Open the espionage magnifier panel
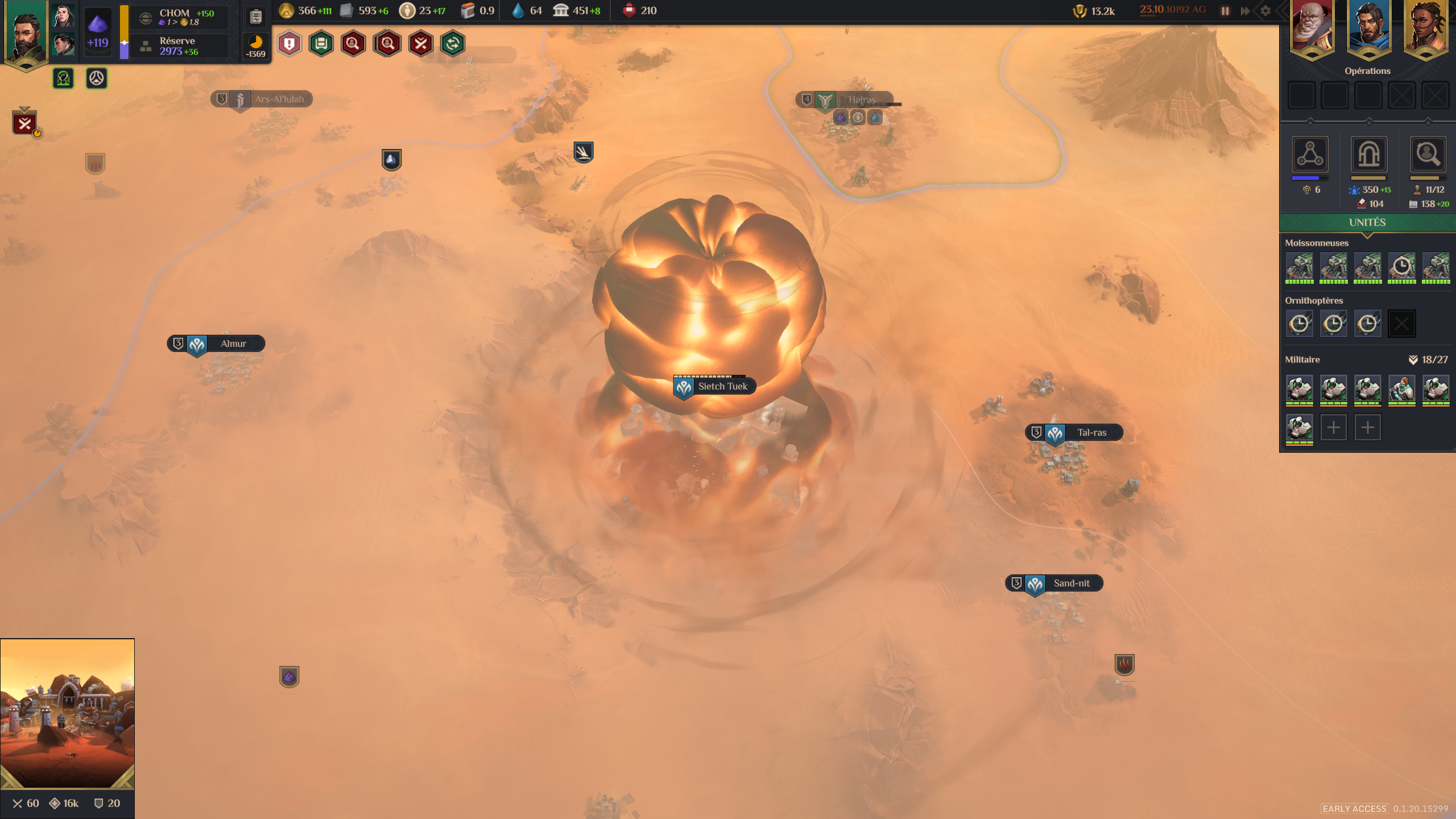Viewport: 1456px width, 819px height. click(1428, 154)
